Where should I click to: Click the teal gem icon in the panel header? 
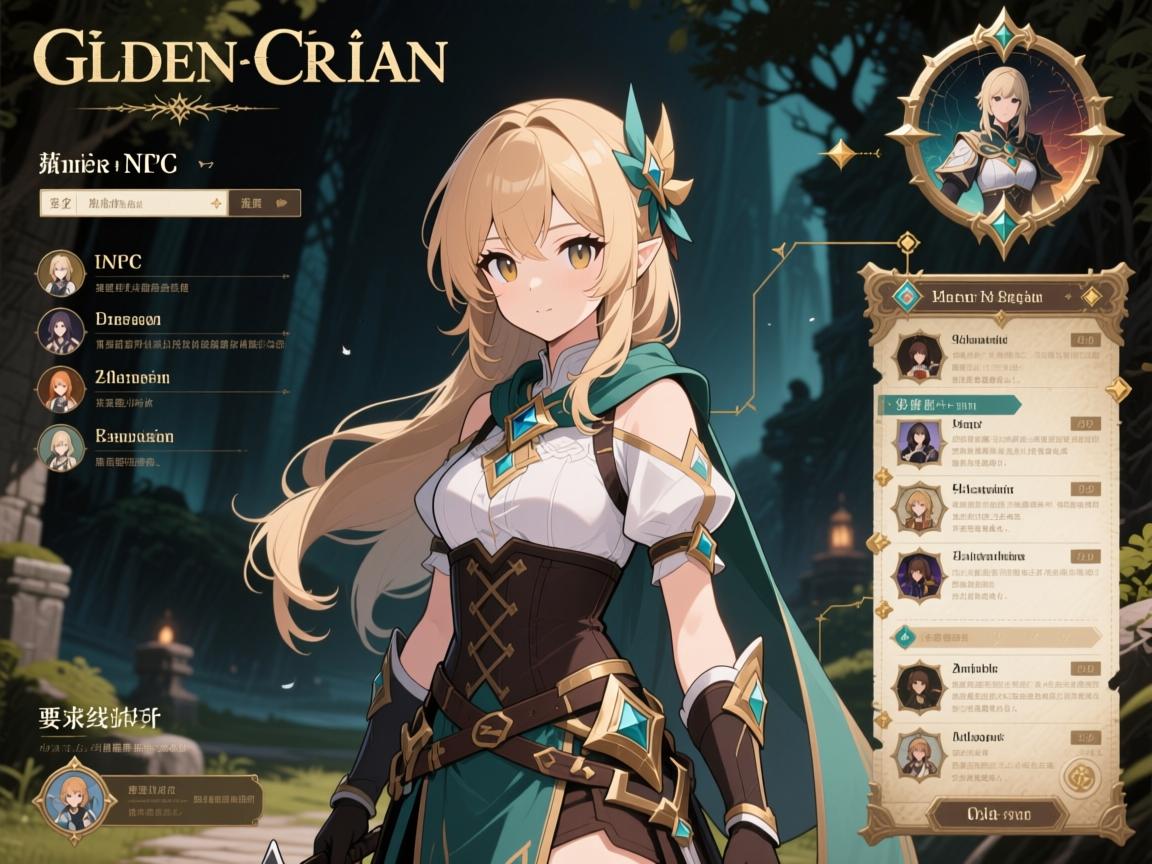tap(906, 296)
